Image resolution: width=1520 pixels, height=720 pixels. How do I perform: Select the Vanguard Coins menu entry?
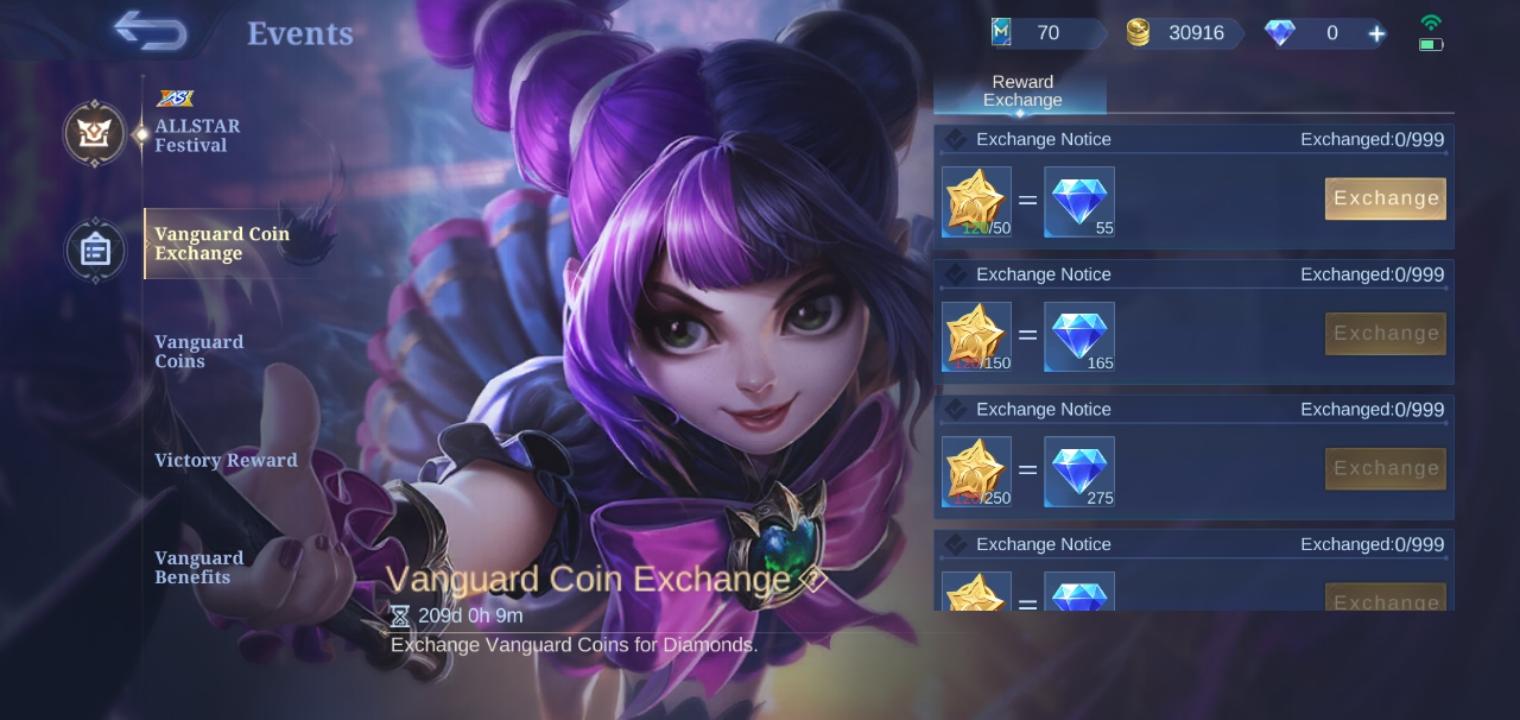click(x=199, y=351)
